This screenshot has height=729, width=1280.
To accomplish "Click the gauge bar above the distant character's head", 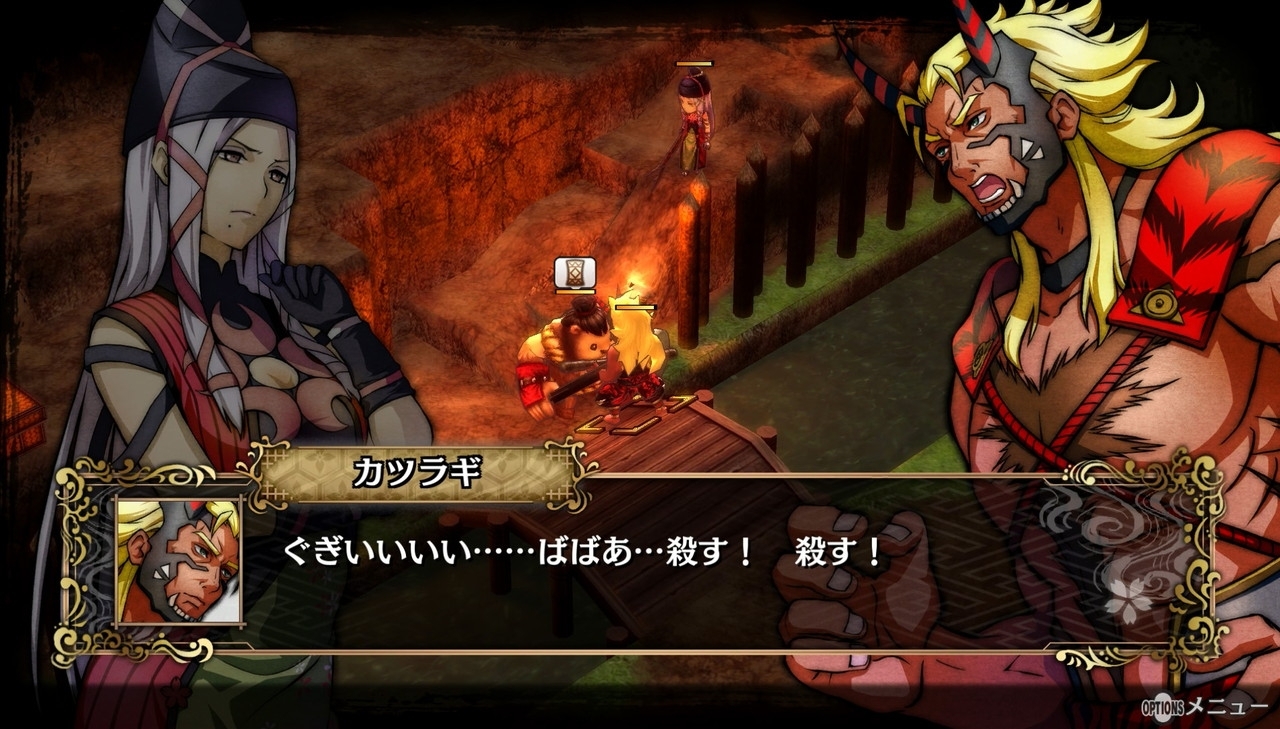I will (694, 63).
